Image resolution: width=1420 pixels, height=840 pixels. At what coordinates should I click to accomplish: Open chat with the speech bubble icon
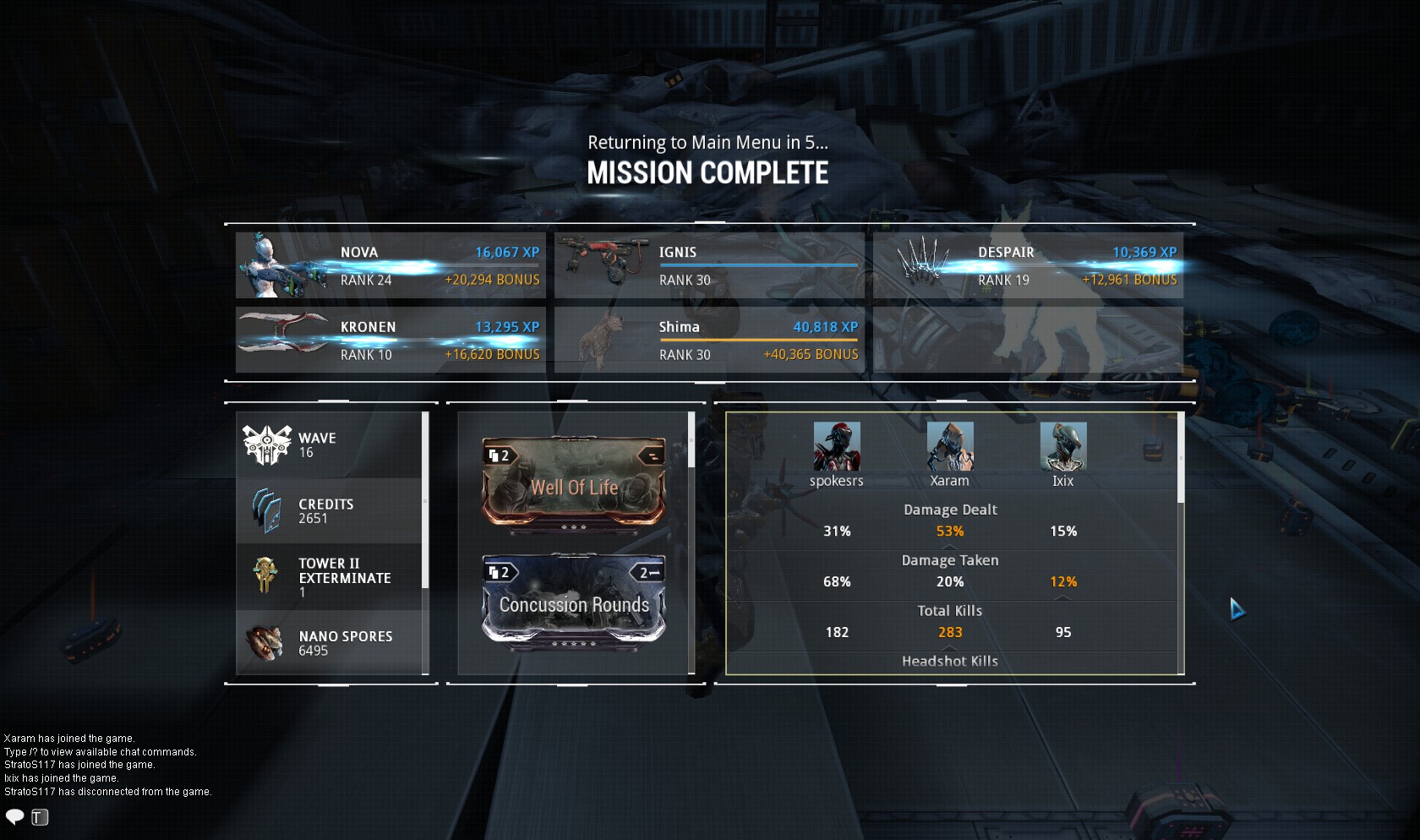pos(15,816)
